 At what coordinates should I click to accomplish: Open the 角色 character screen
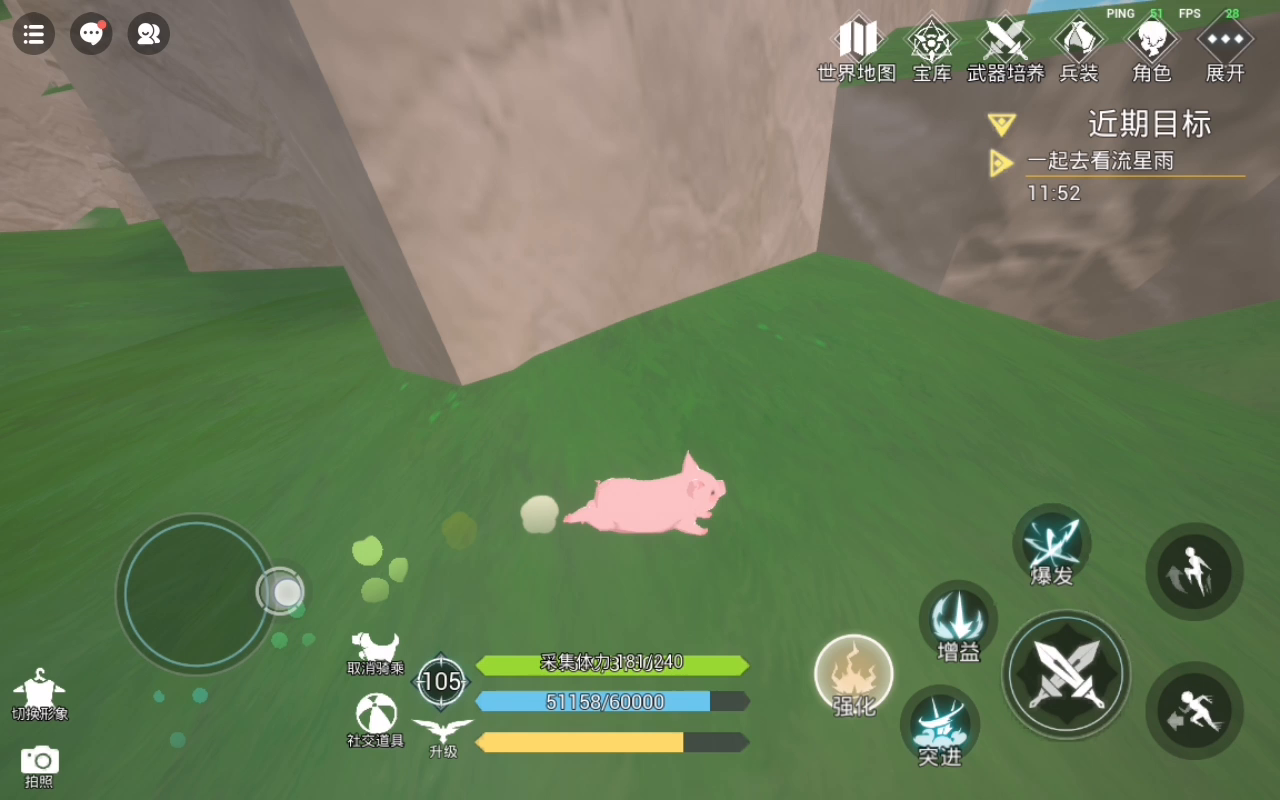(1152, 48)
